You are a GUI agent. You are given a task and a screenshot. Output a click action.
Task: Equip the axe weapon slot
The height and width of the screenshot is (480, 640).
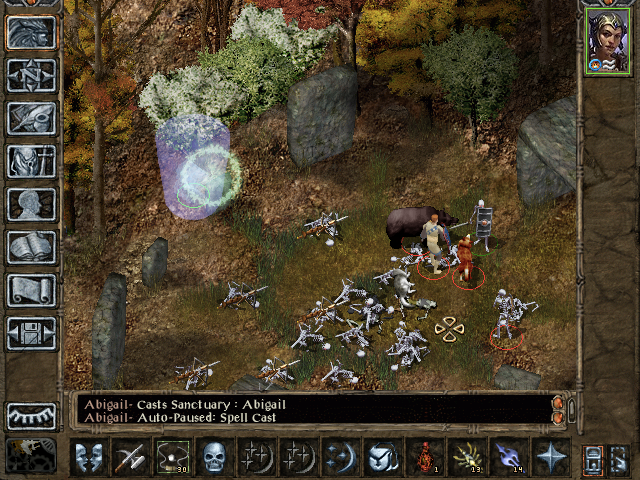(x=131, y=457)
